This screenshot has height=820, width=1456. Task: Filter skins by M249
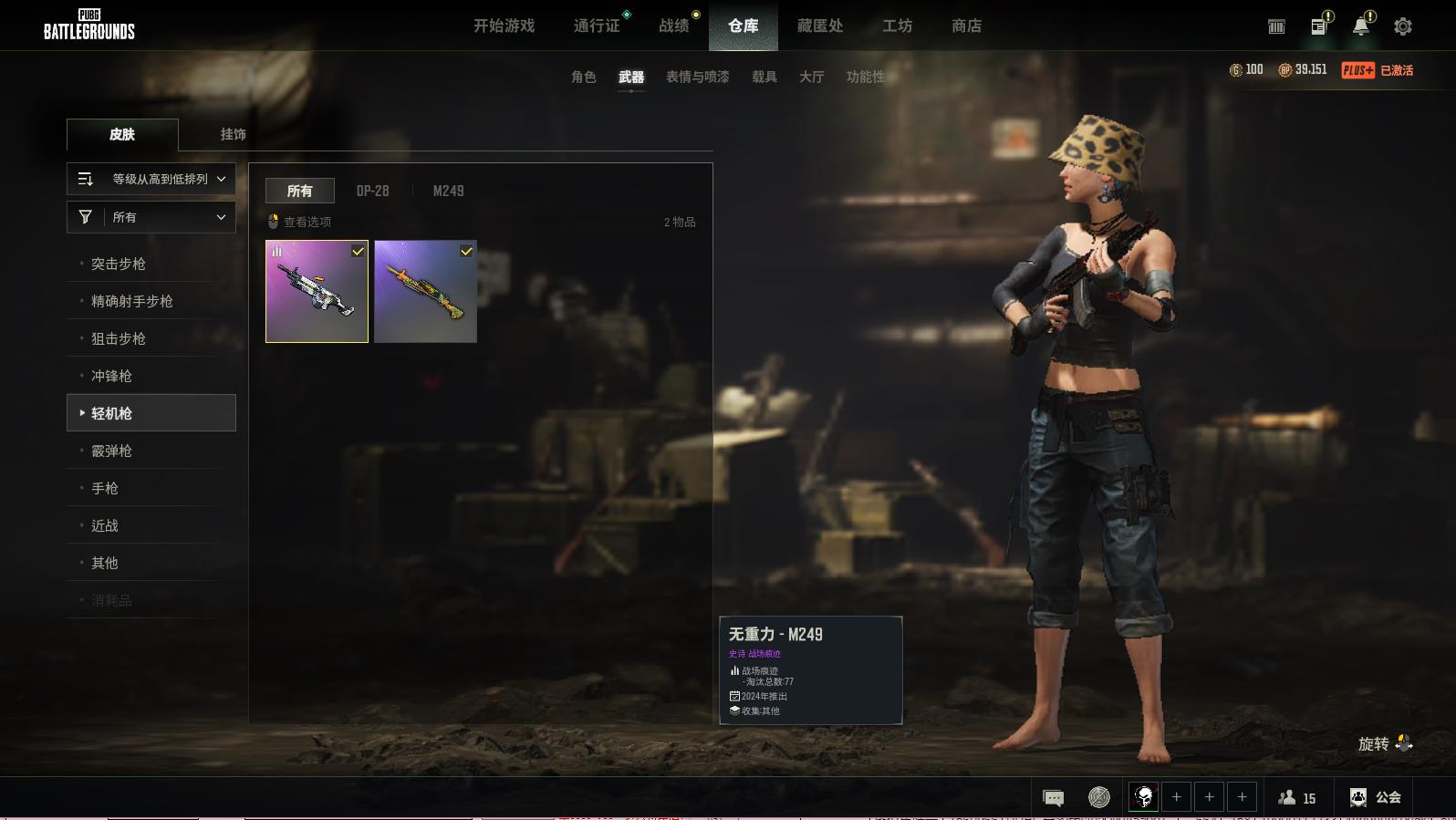[448, 191]
